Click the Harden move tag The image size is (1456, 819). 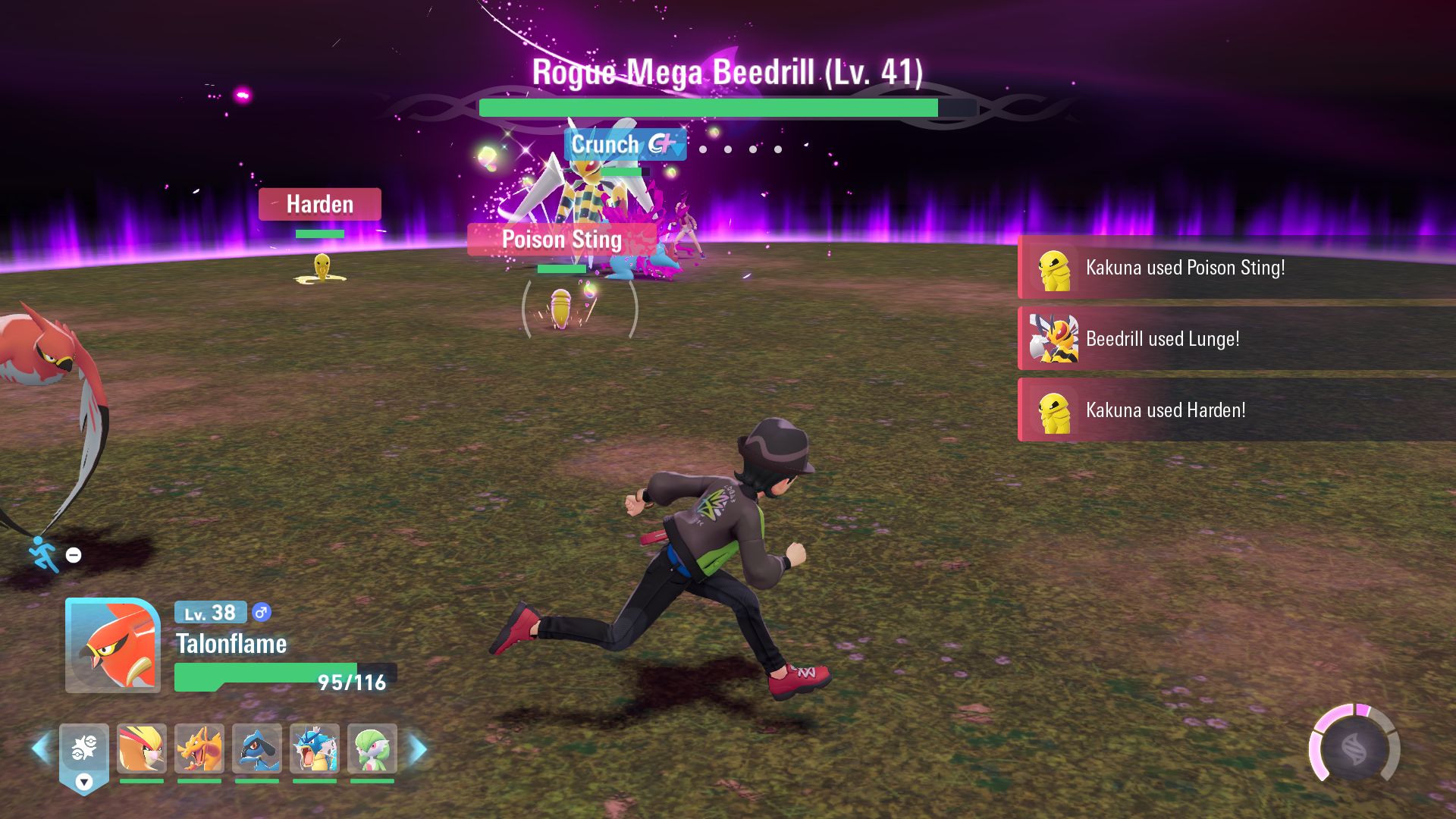(319, 204)
